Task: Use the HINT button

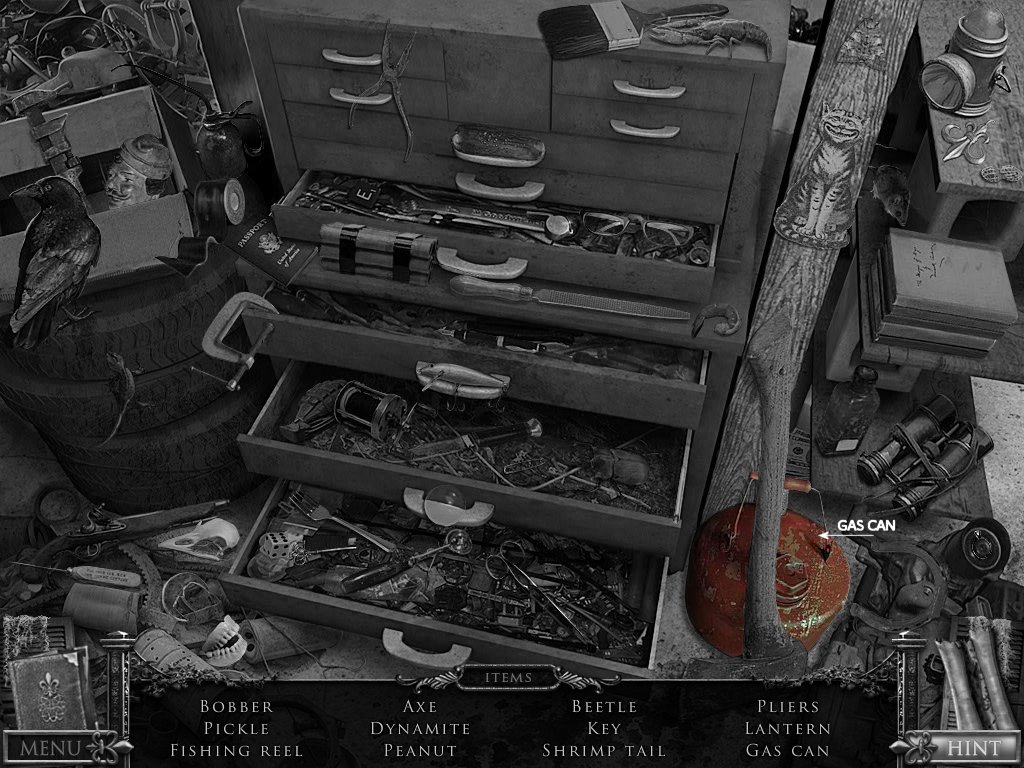Action: (972, 746)
